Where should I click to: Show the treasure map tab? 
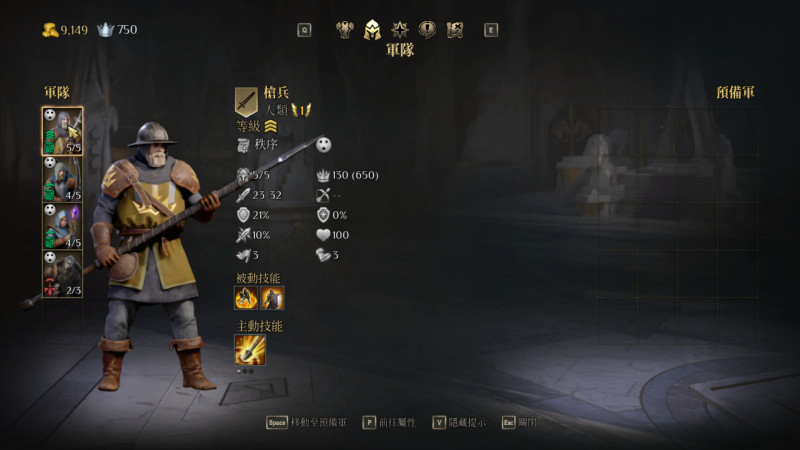455,29
